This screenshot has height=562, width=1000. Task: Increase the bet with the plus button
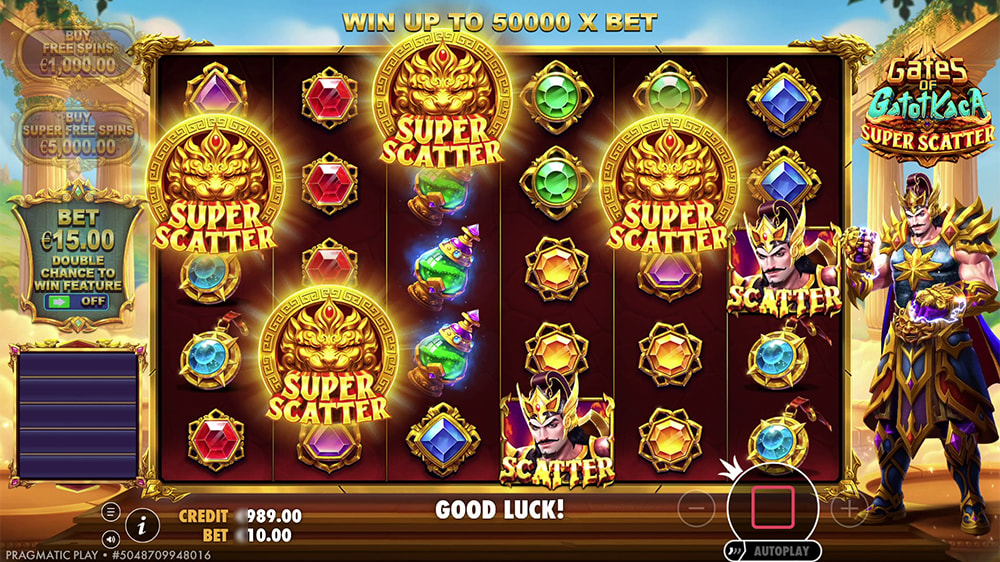[x=848, y=509]
